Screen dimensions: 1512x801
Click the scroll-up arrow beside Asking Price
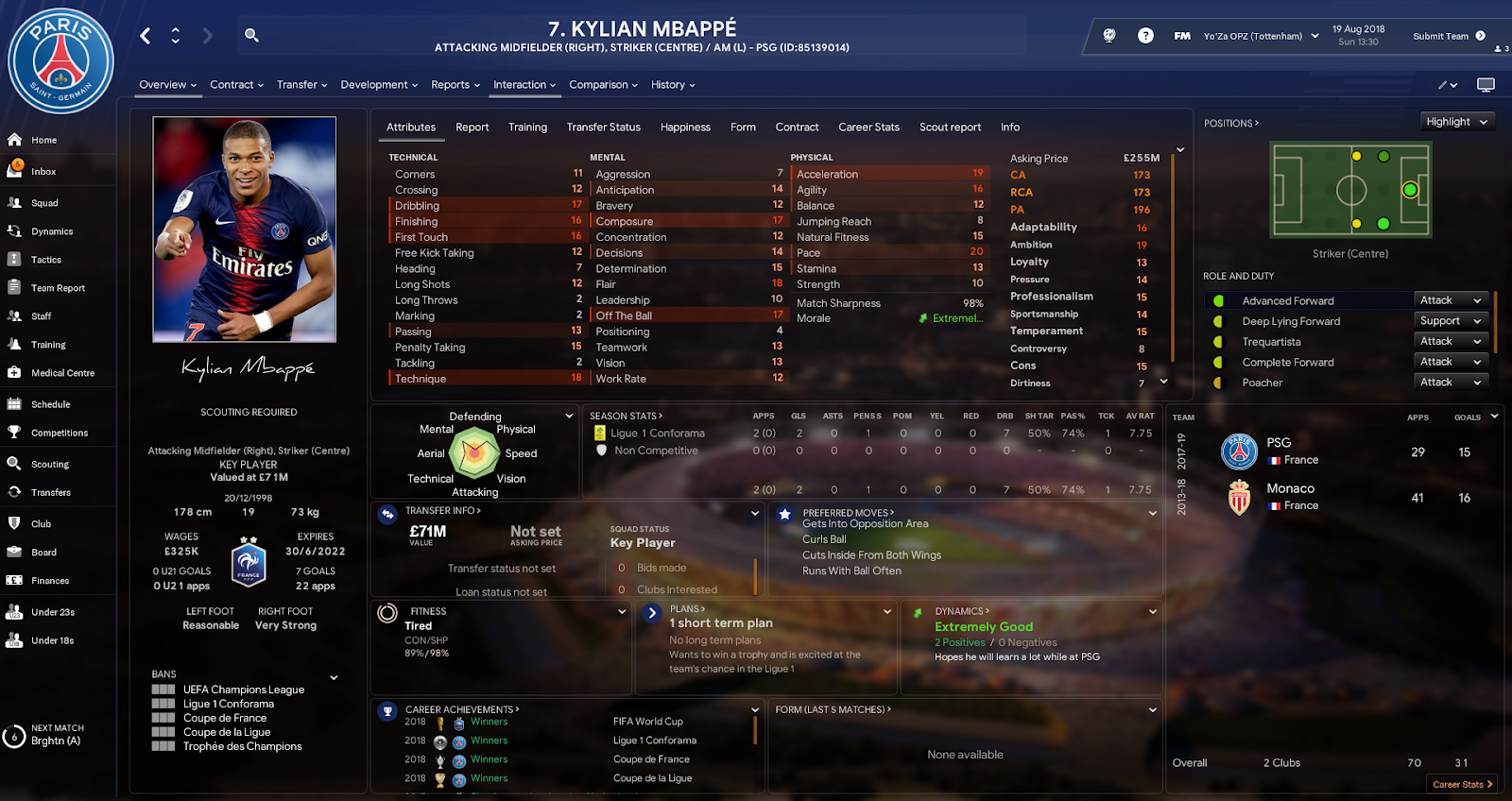[1180, 148]
